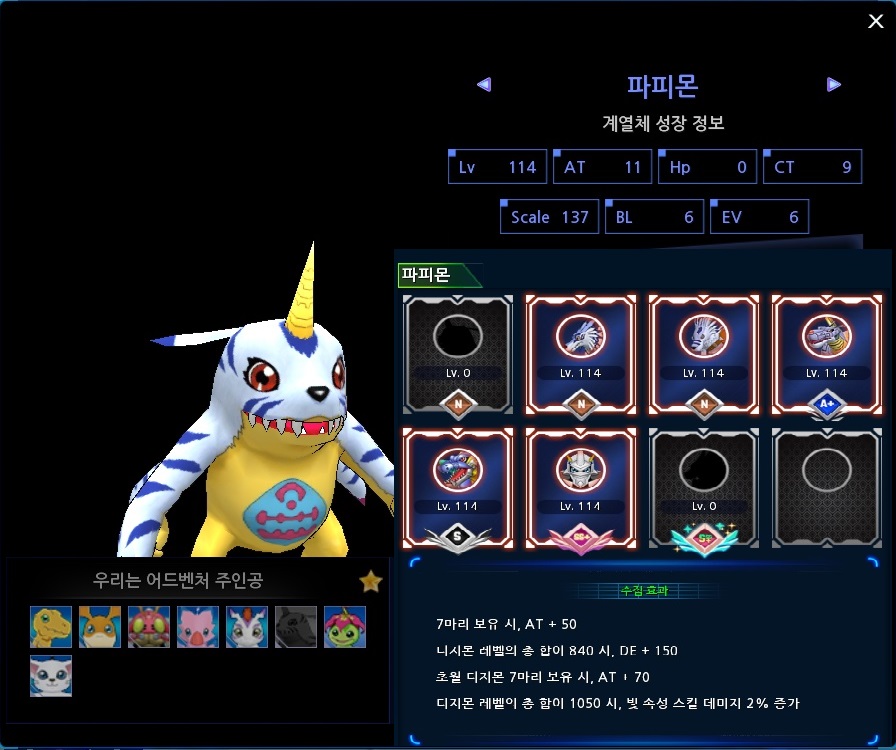The height and width of the screenshot is (750, 896).
Task: Select the Agumon portrait
Action: (x=51, y=627)
